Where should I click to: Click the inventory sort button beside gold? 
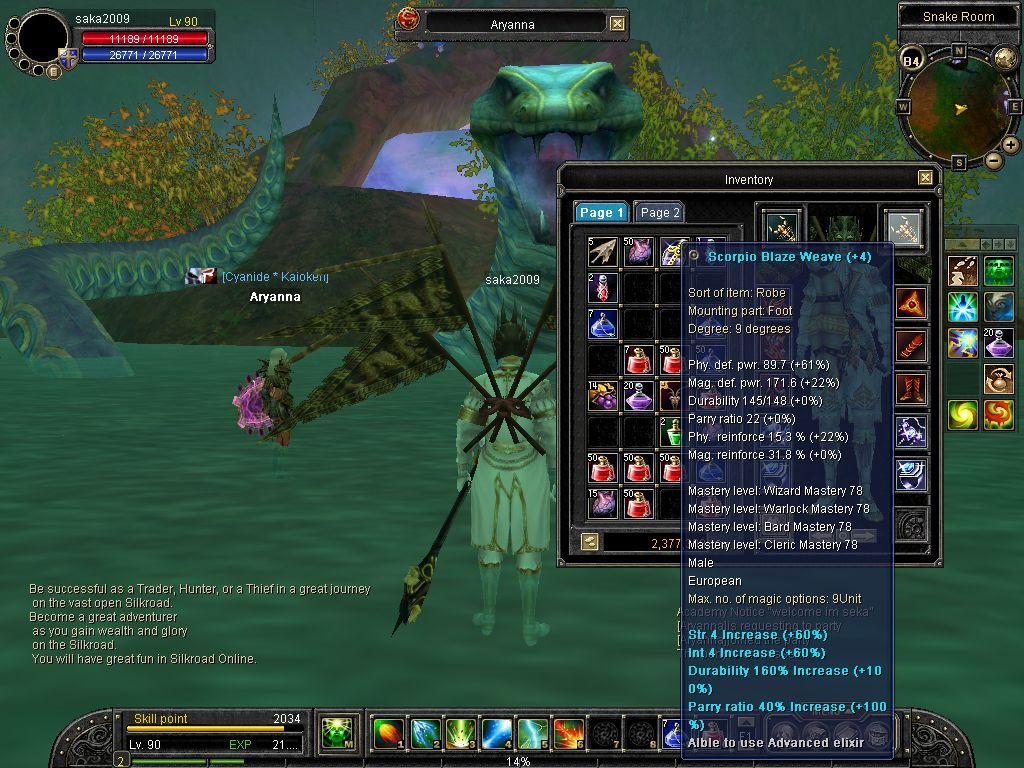pos(590,541)
